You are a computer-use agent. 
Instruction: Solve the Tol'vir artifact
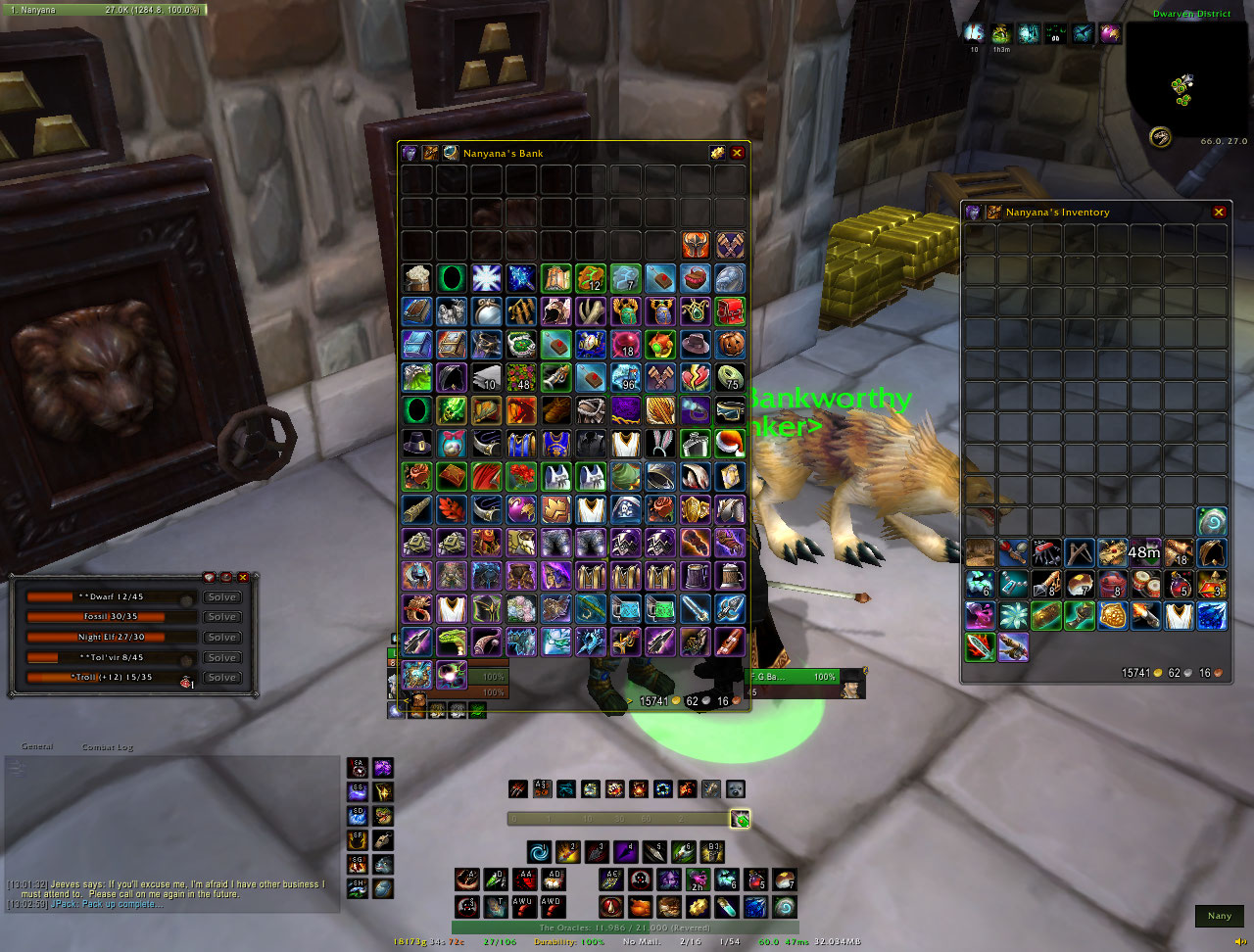click(221, 658)
